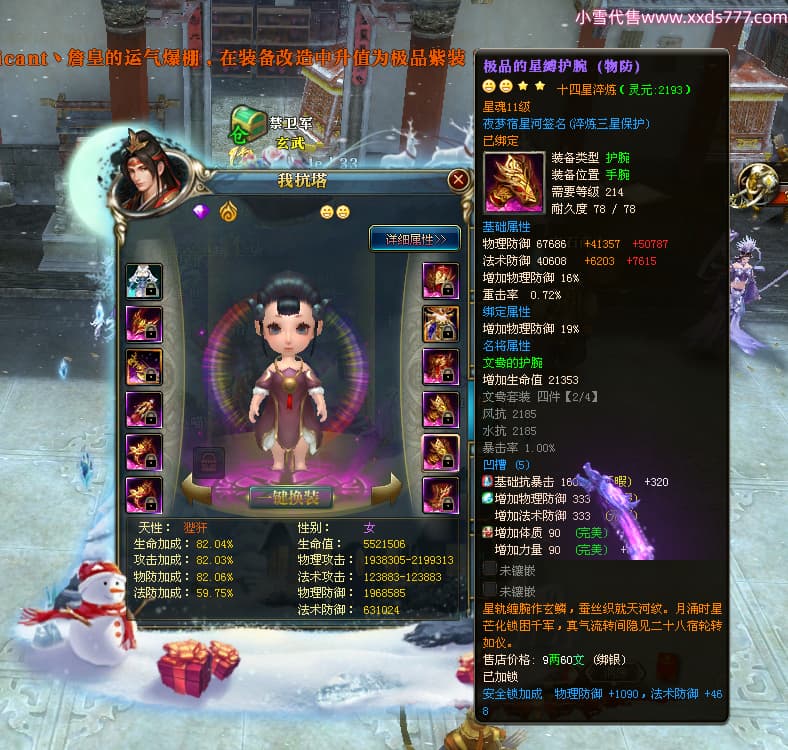Open the 详细属性 detailed attributes view
Viewport: 788px width, 750px height.
click(415, 238)
